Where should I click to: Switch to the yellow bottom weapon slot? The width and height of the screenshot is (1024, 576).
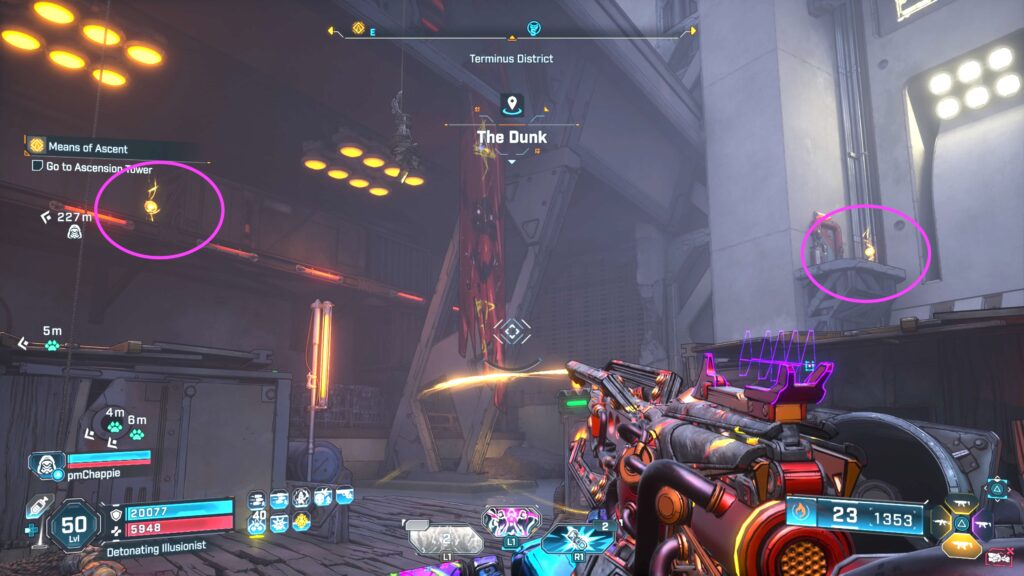(x=962, y=546)
